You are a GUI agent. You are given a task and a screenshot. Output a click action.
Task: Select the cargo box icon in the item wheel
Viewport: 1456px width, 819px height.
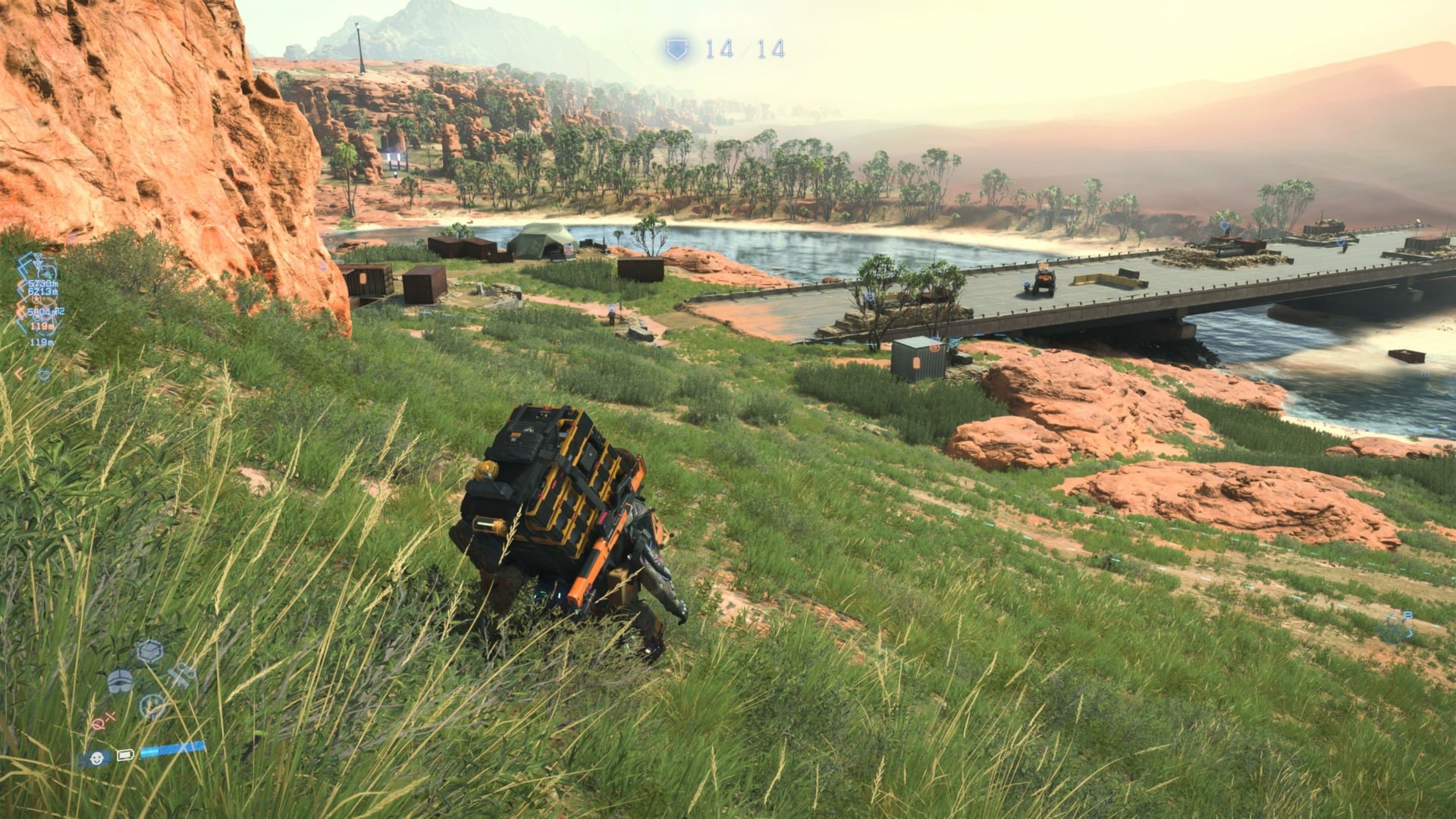pyautogui.click(x=150, y=651)
